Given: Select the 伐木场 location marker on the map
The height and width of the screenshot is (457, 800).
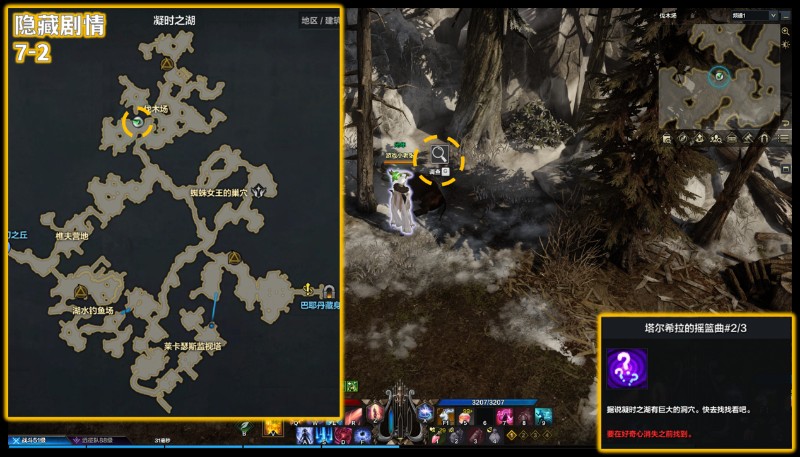Looking at the screenshot, I should [x=138, y=122].
